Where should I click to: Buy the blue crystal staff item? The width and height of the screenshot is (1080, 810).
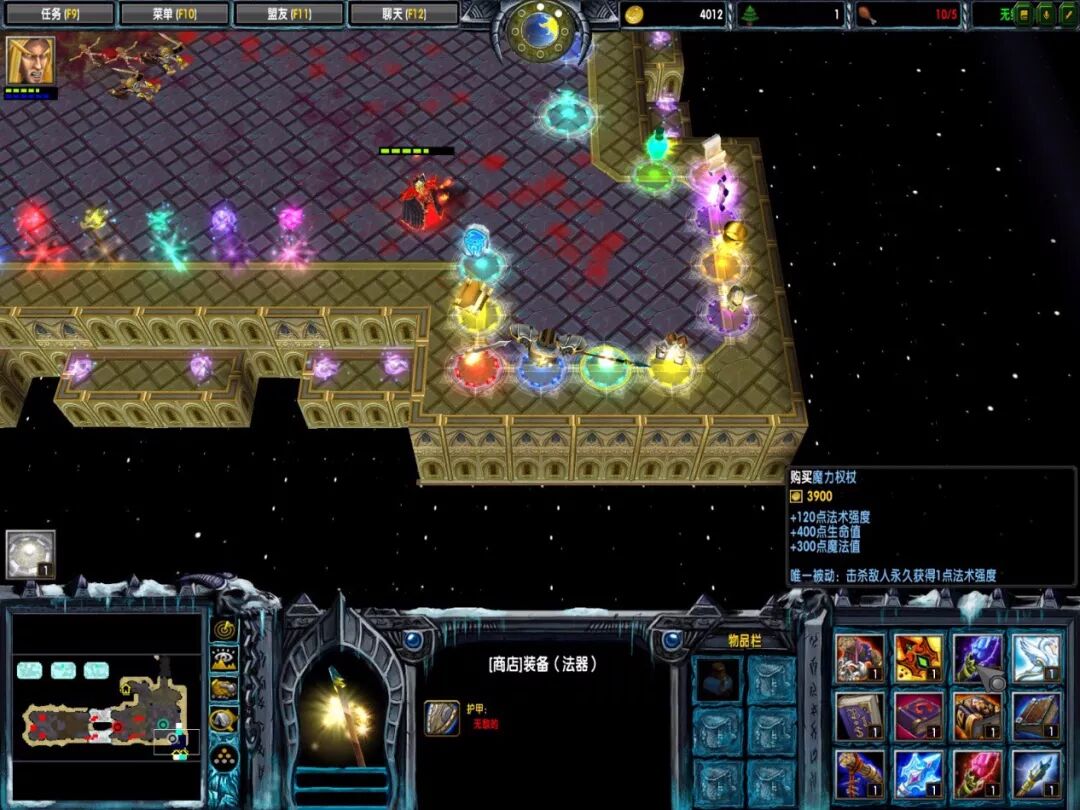tap(918, 774)
